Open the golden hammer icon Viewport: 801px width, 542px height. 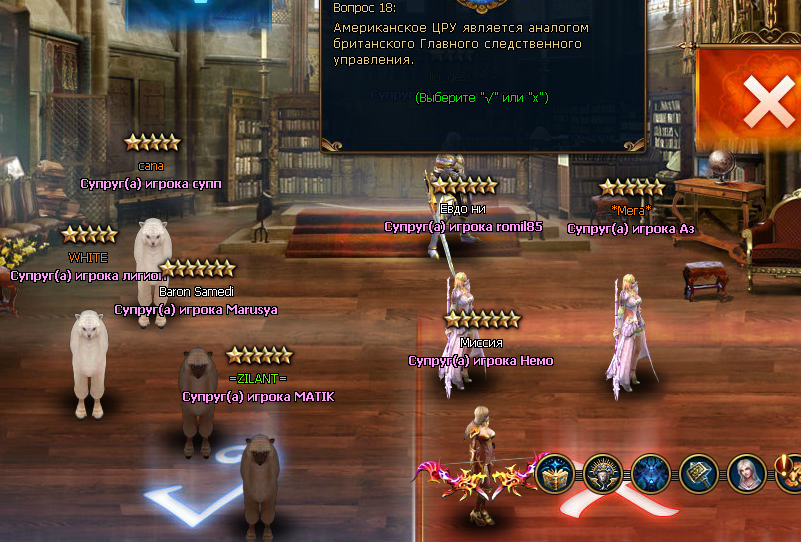pos(699,473)
